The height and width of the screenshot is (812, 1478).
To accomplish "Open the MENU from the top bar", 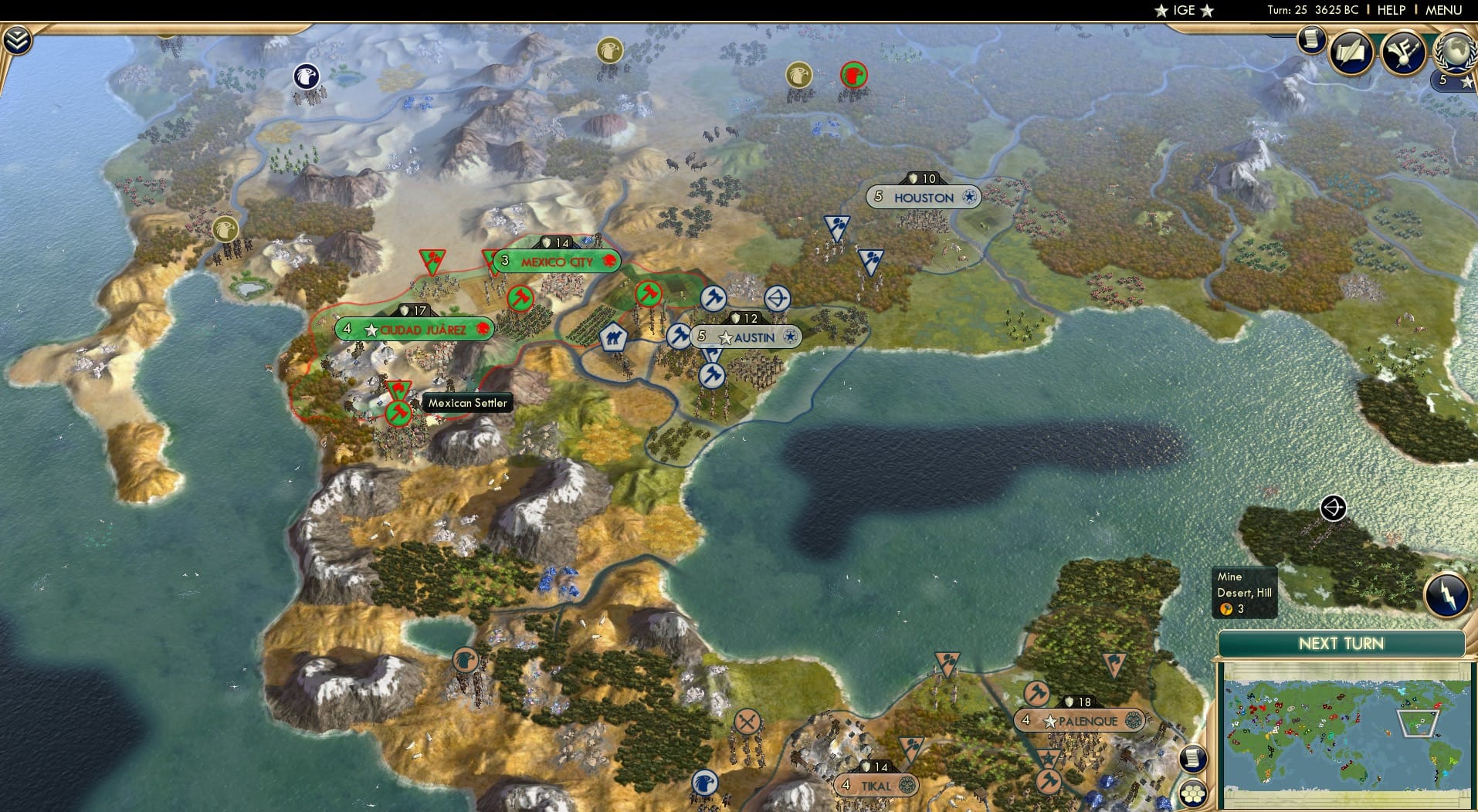I will pyautogui.click(x=1445, y=10).
